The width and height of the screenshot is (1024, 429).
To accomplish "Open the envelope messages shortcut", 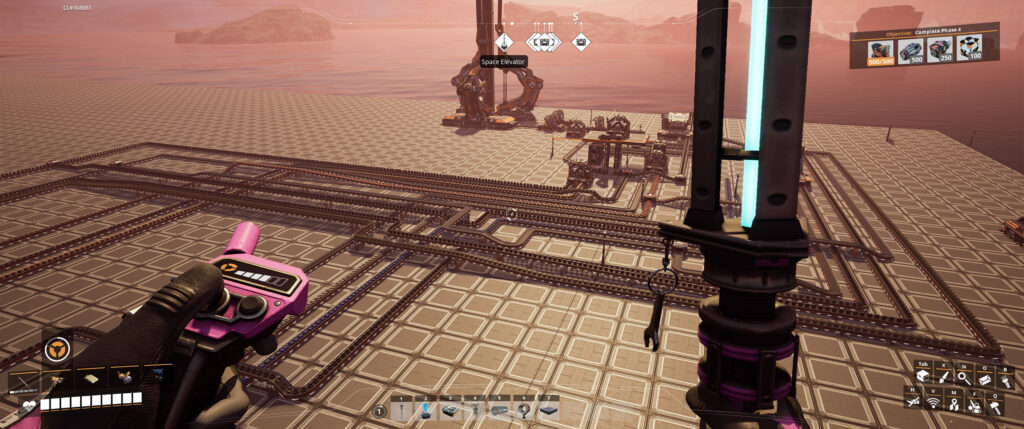I will tap(984, 376).
